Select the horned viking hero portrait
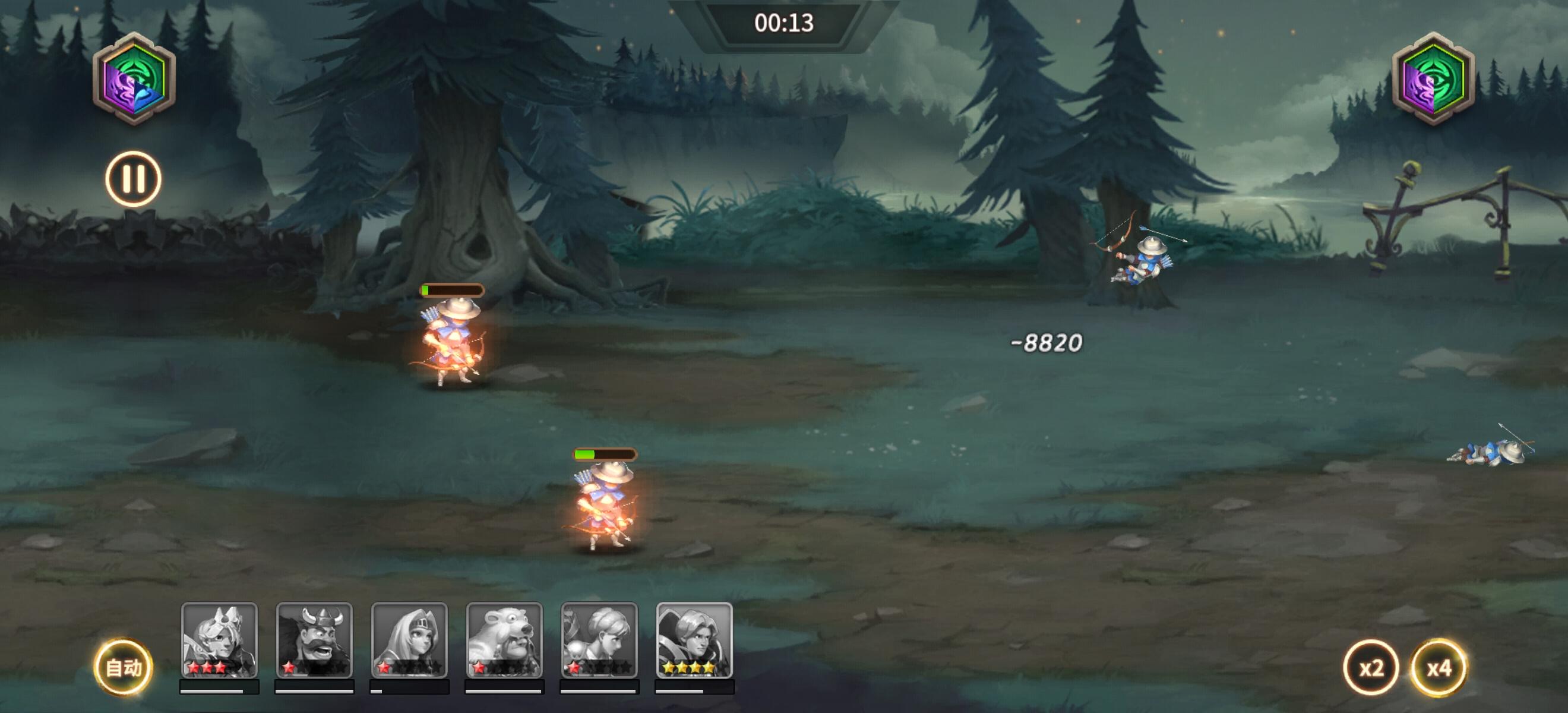Image resolution: width=1568 pixels, height=713 pixels. point(314,639)
